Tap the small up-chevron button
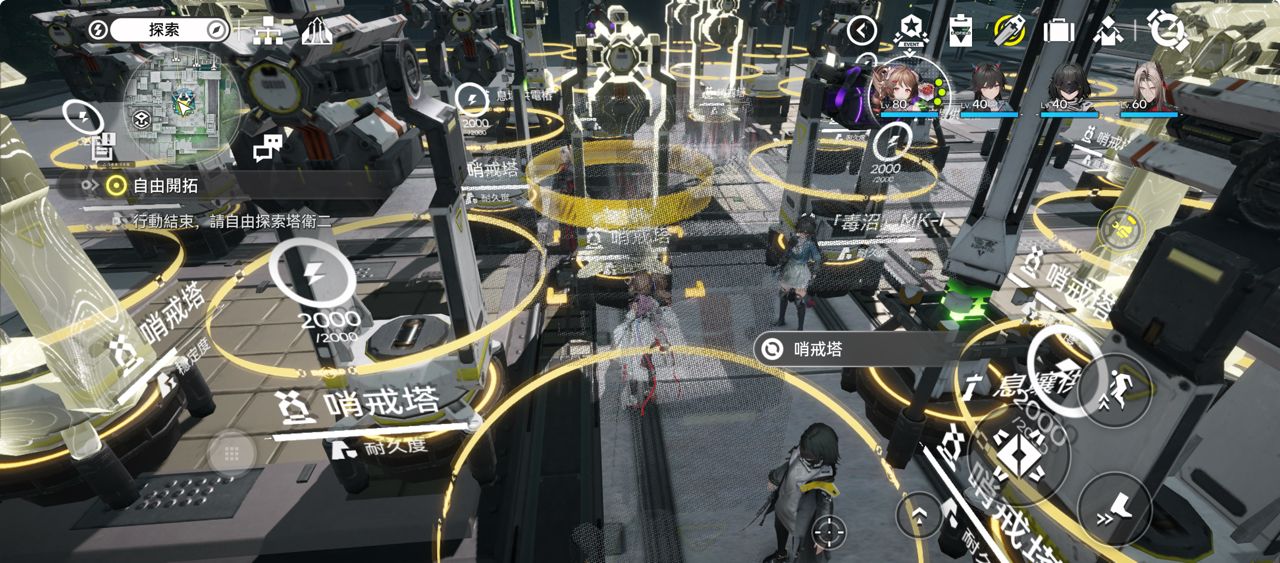This screenshot has height=563, width=1280. tap(919, 516)
